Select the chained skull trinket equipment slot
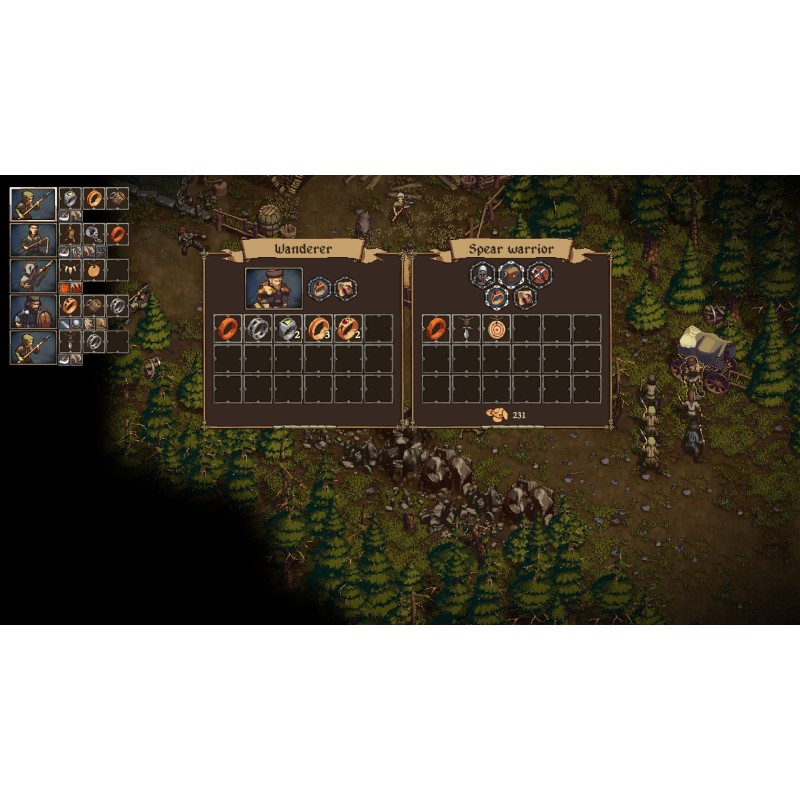 pos(94,234)
